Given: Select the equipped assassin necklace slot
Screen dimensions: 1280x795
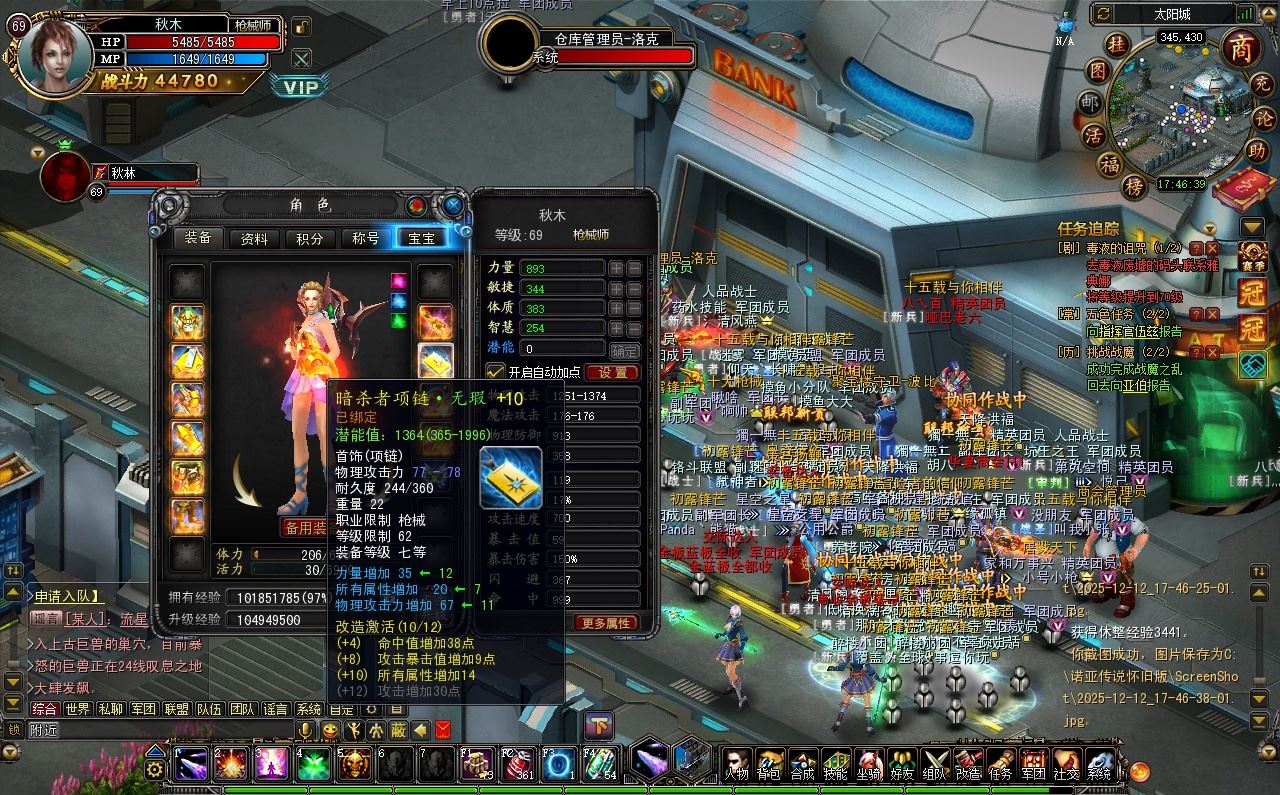Looking at the screenshot, I should (435, 360).
